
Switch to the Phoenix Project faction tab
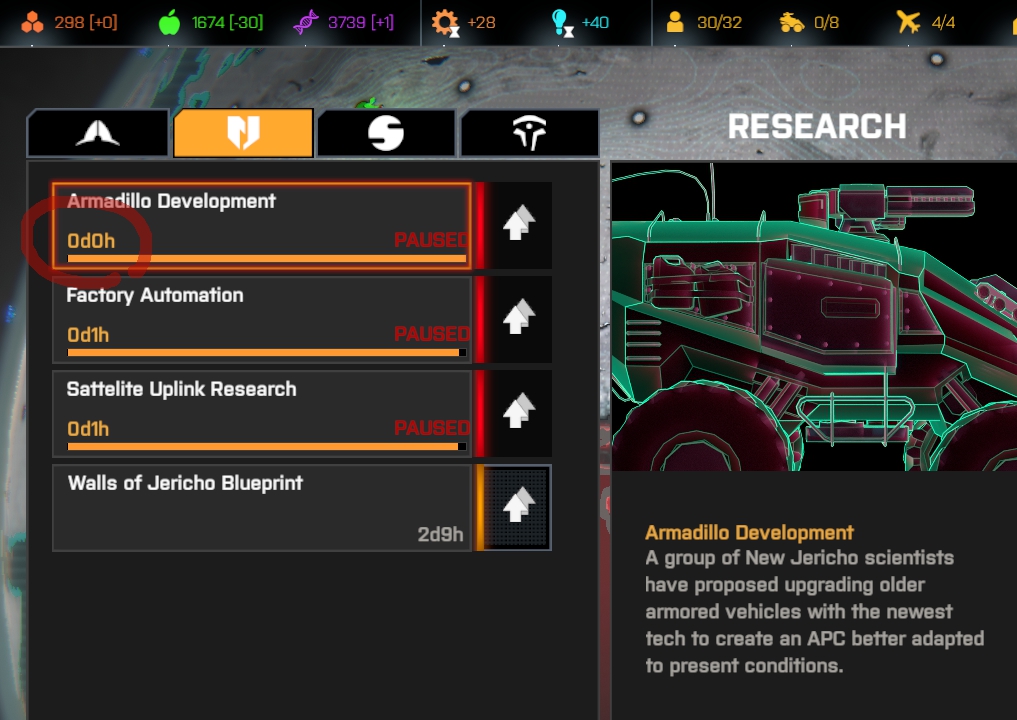[98, 134]
